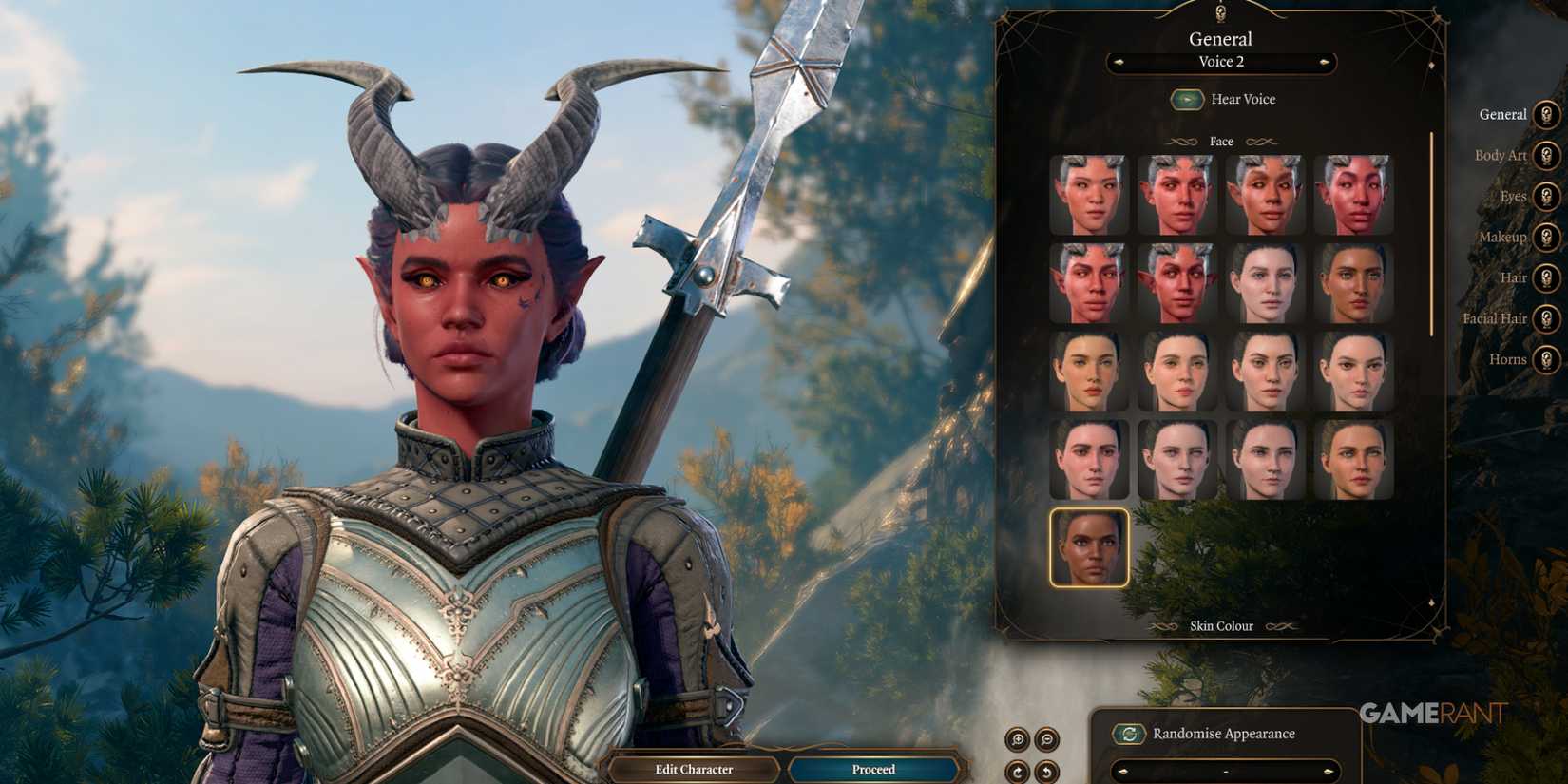
Task: Select the Eyes category icon
Action: 1546,197
